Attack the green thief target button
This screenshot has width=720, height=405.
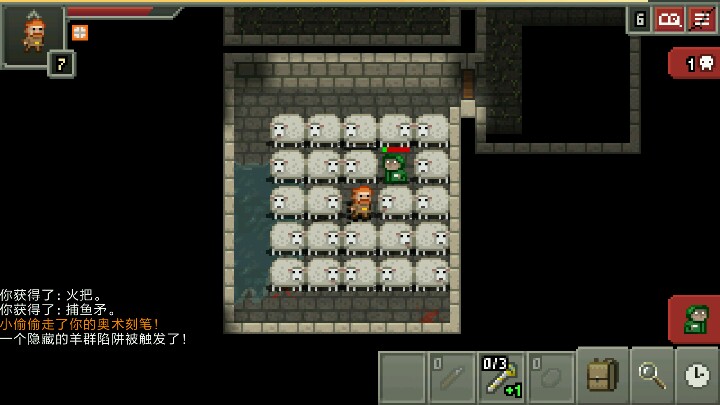[694, 320]
